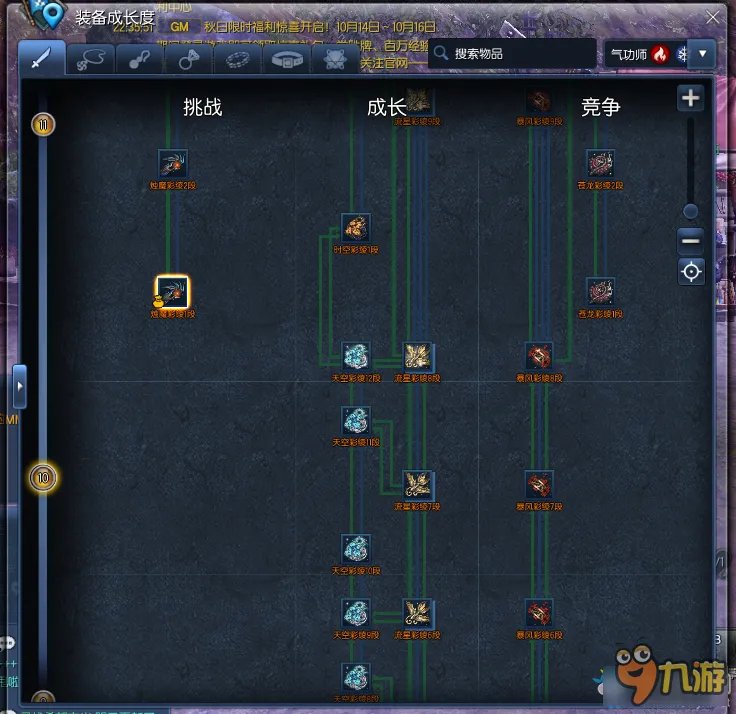Screen dimensions: 736x714
Task: Select the highlighted 烛魔彩绫1段 item
Action: [x=173, y=292]
